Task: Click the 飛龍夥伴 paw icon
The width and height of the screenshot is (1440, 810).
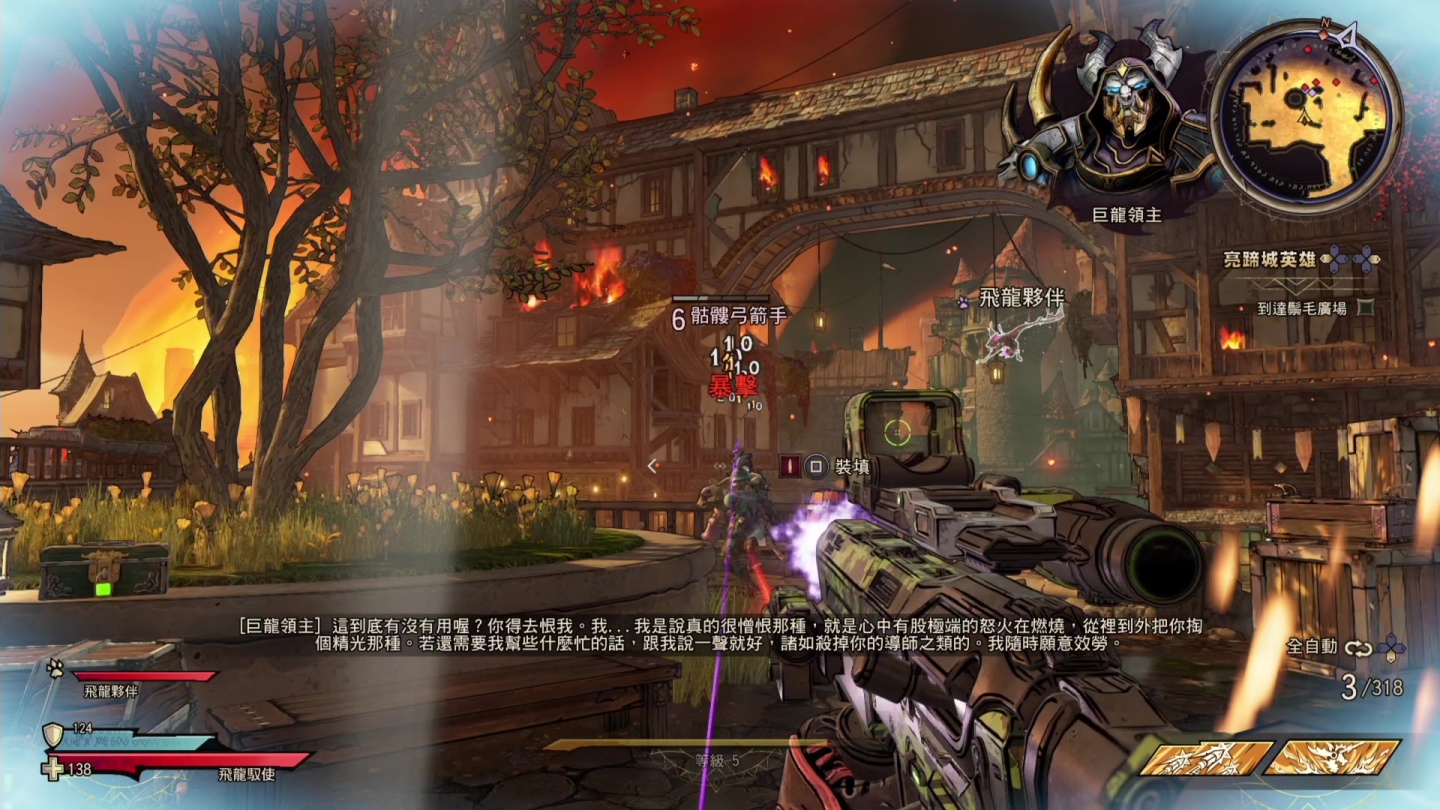Action: 962,299
